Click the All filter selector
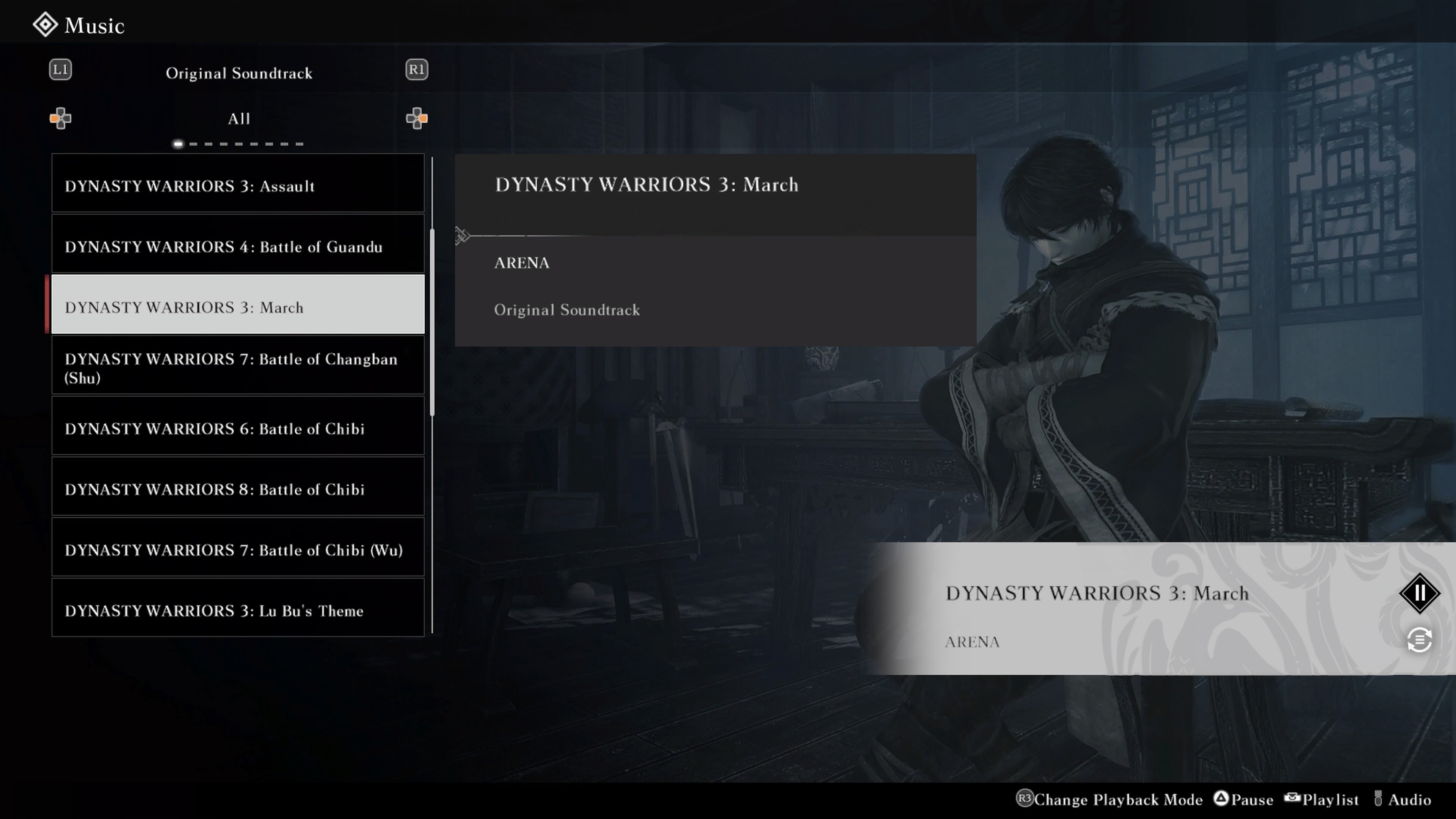Screen dimensions: 1456x819 [x=238, y=119]
